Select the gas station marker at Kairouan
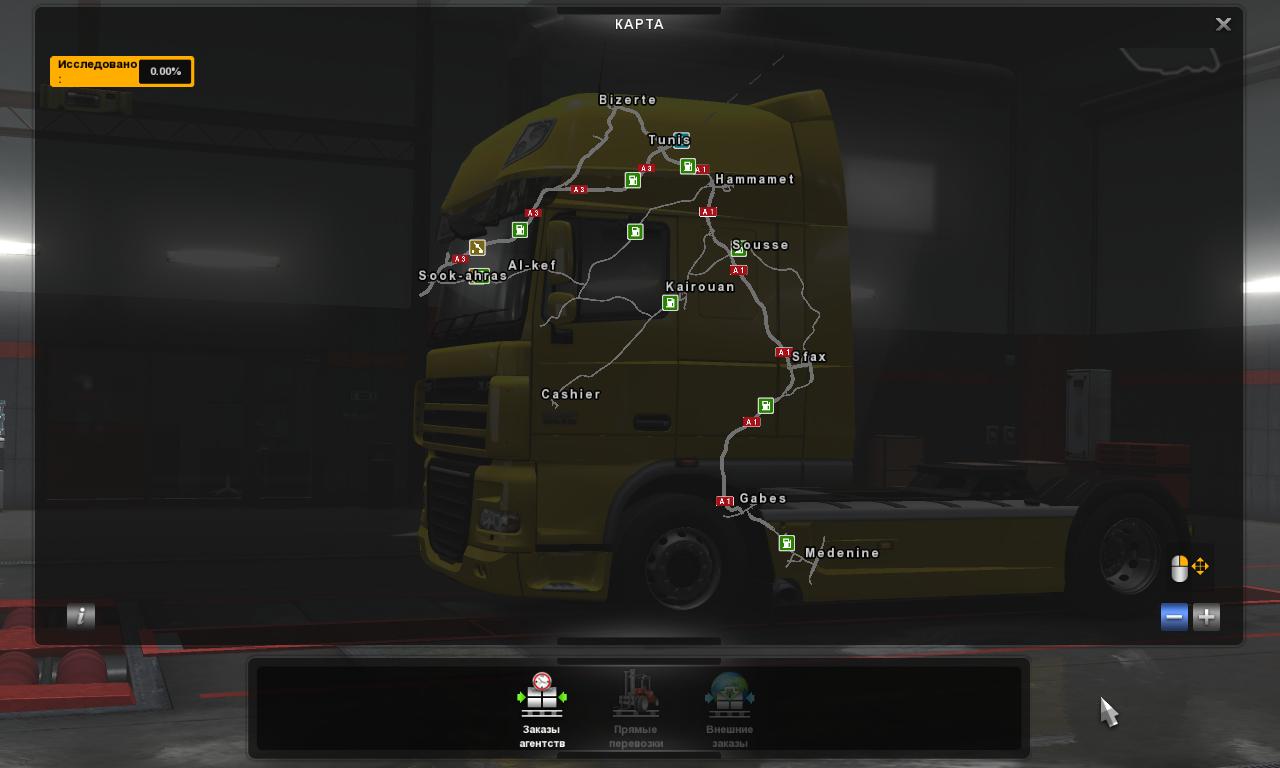The height and width of the screenshot is (768, 1280). point(670,303)
